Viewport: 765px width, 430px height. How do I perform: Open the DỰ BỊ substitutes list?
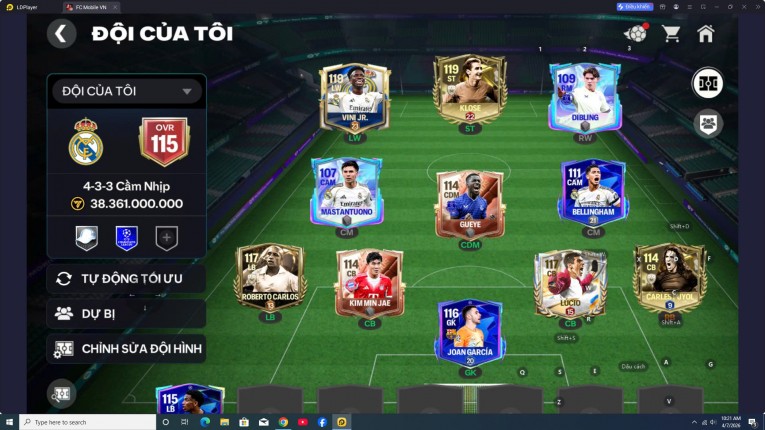tap(126, 313)
